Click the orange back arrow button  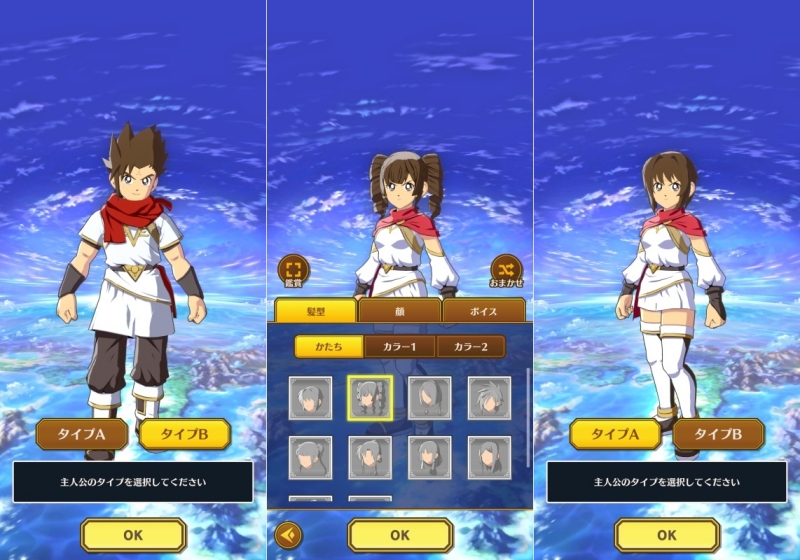click(288, 535)
